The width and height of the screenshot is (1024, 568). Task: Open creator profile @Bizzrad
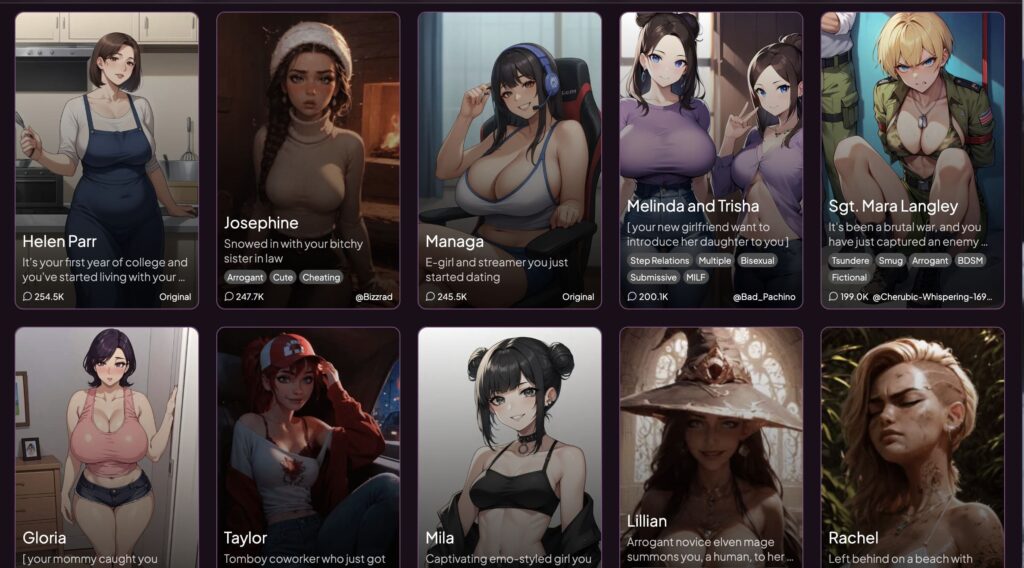372,297
